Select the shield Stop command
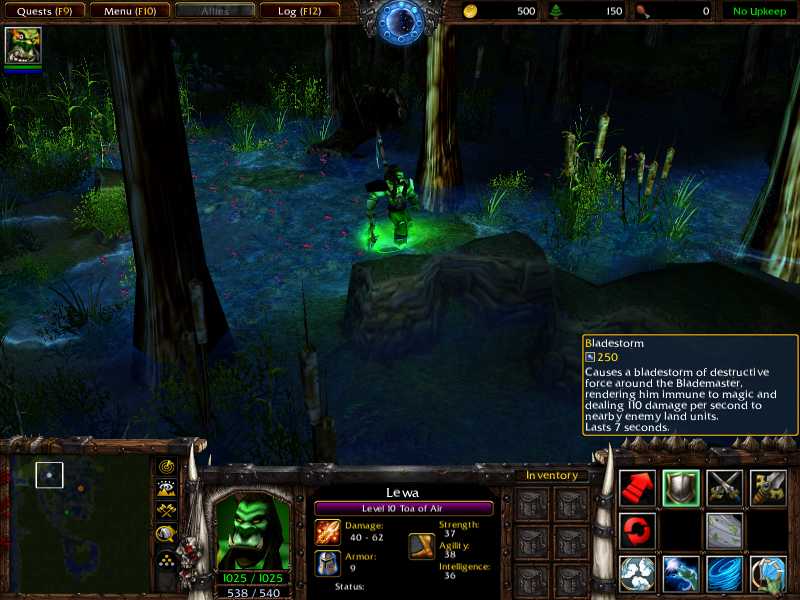Viewport: 800px width, 600px height. point(681,487)
